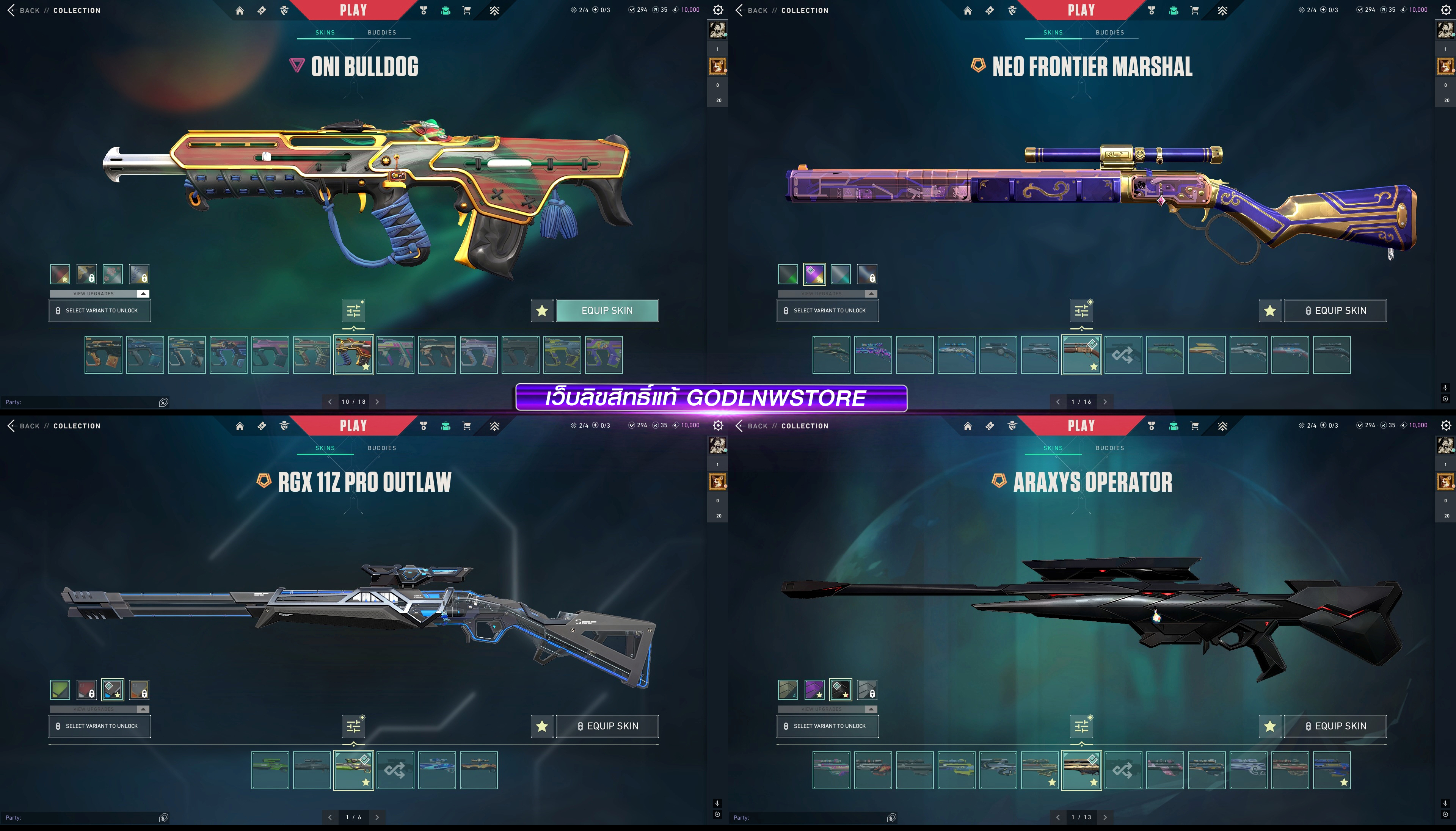Select variant to unlock for Neo Frontier Marshal
The width and height of the screenshot is (1456, 831).
(827, 310)
